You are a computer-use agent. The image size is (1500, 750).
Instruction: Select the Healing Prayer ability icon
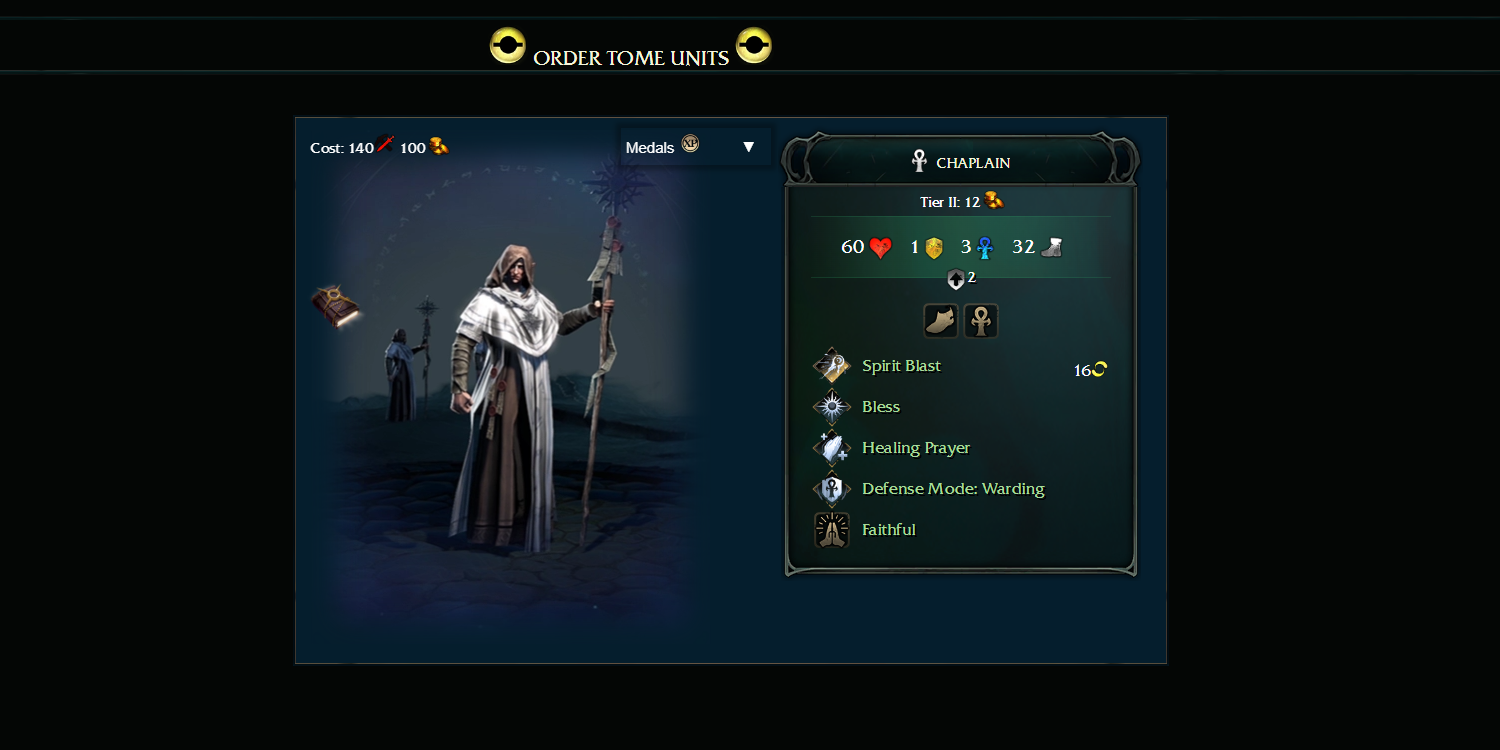[832, 447]
